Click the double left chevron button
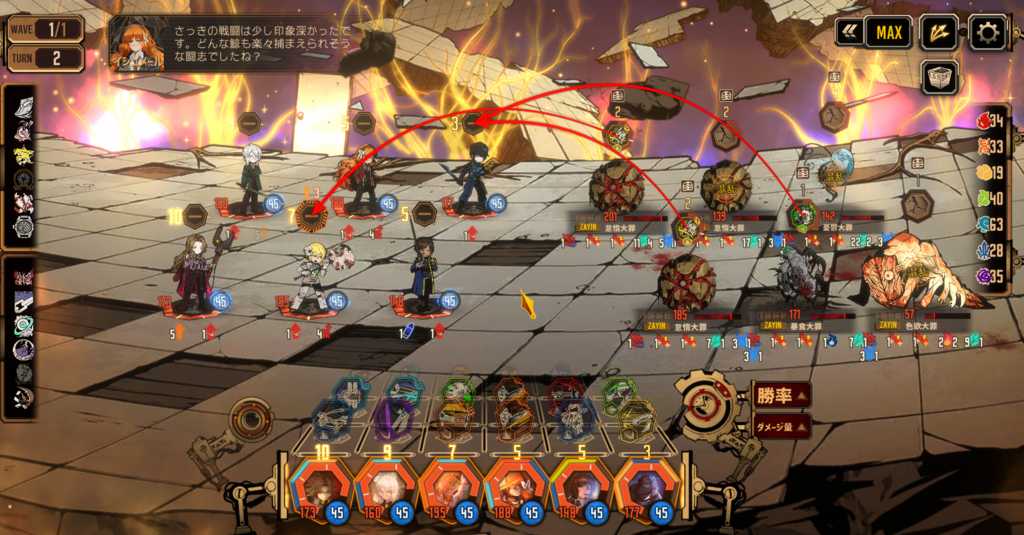 click(x=849, y=32)
